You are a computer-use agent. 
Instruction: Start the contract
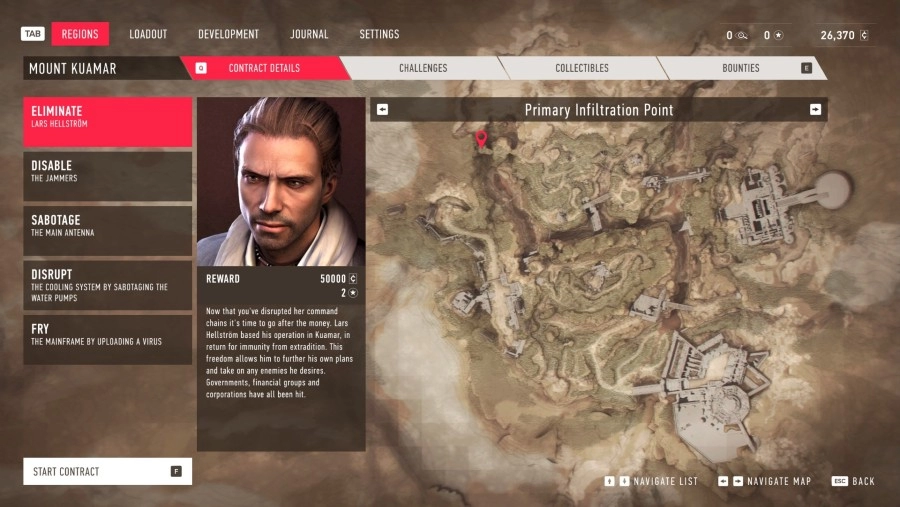(108, 471)
